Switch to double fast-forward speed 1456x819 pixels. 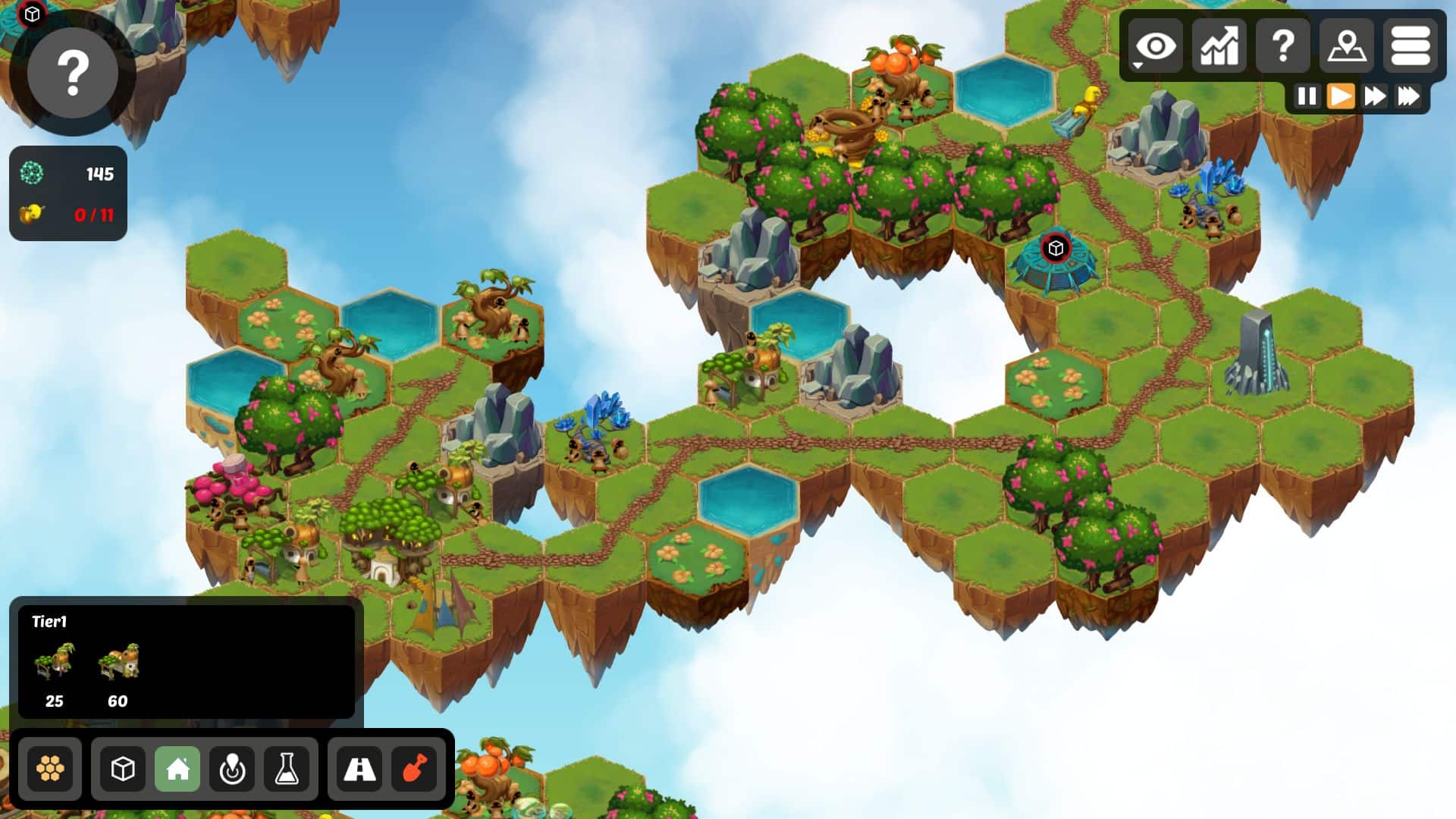1375,96
